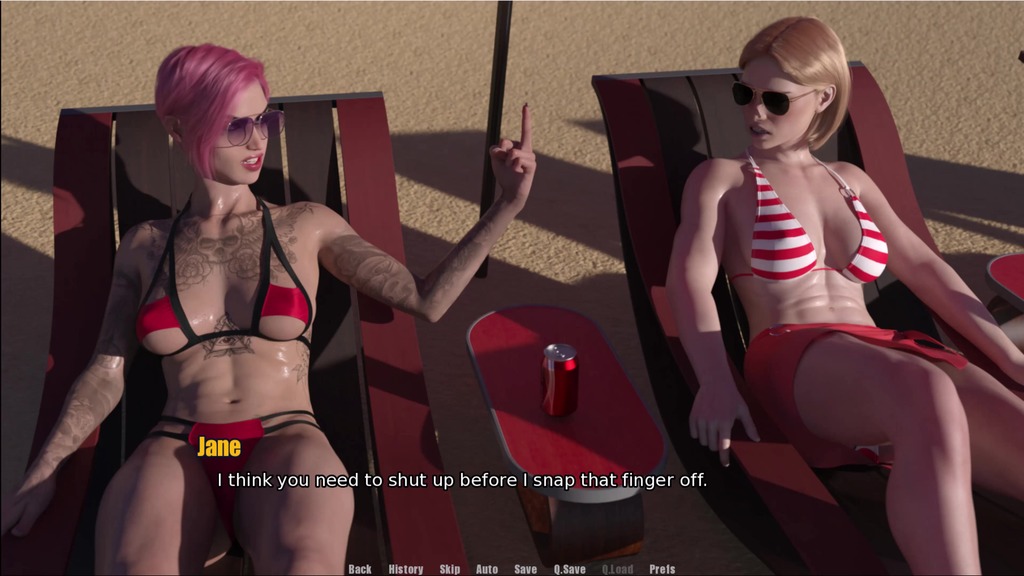Image resolution: width=1024 pixels, height=576 pixels.
Task: Open the dialogue History log
Action: pos(406,569)
